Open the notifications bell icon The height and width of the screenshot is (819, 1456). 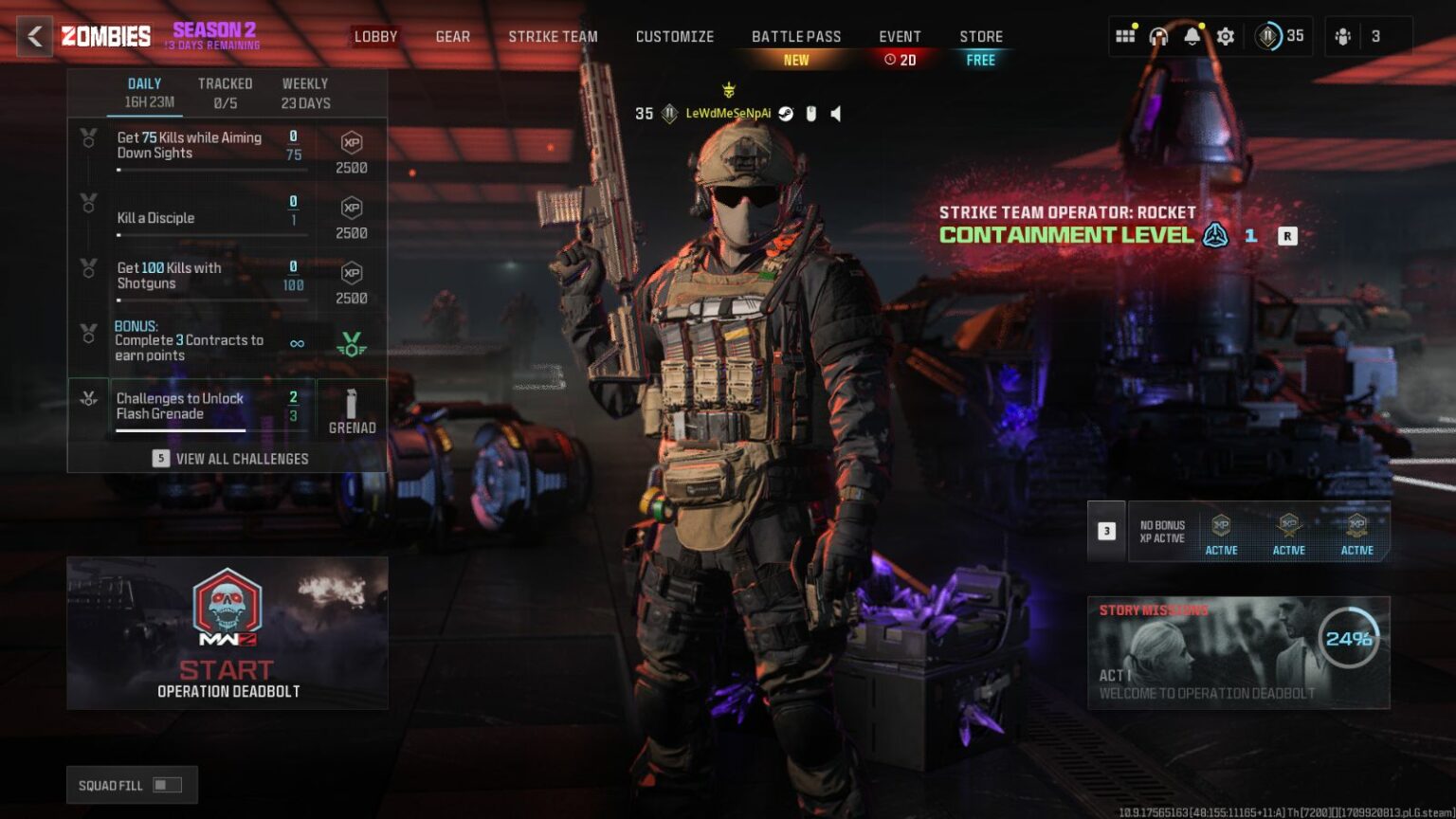pos(1192,36)
